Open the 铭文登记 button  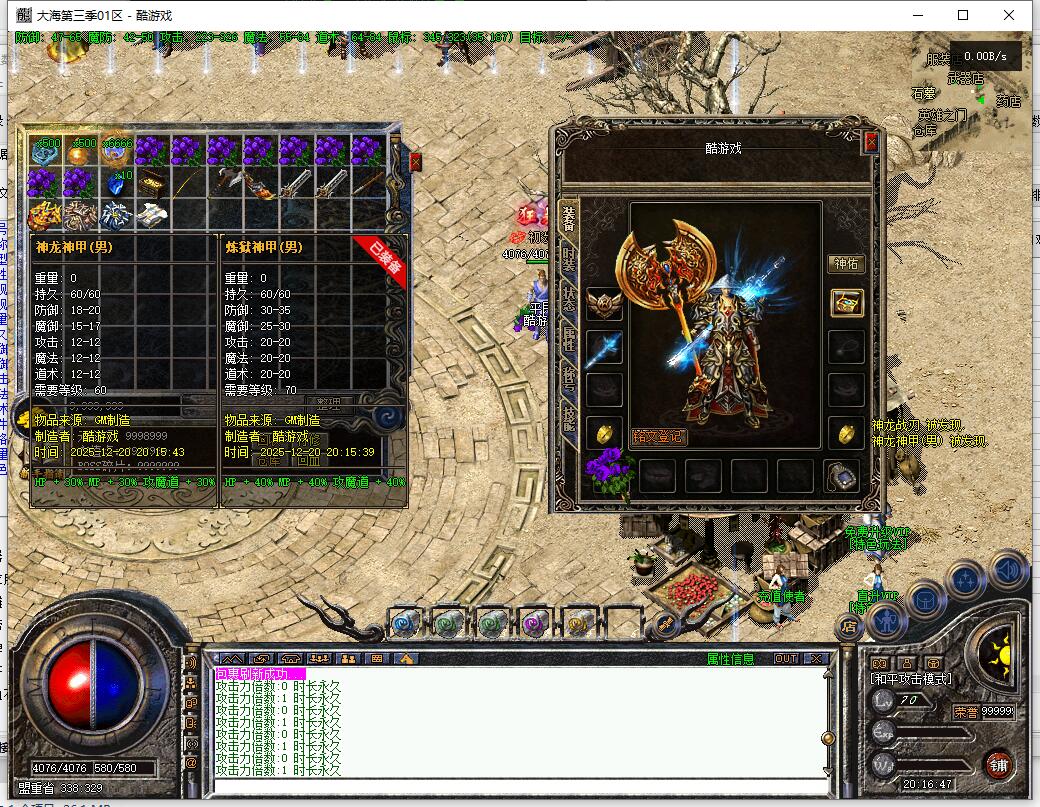click(658, 437)
